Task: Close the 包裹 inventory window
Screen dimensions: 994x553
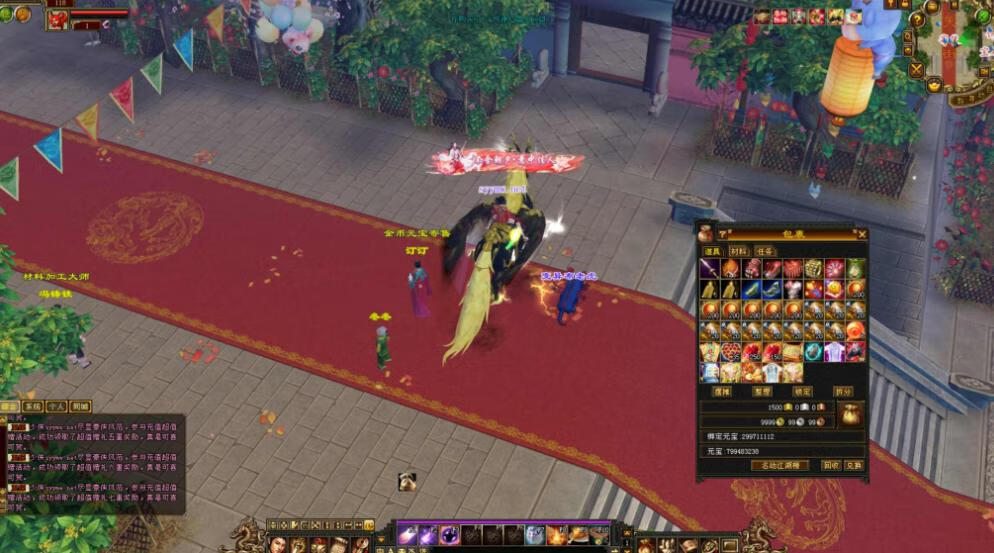Action: point(861,234)
